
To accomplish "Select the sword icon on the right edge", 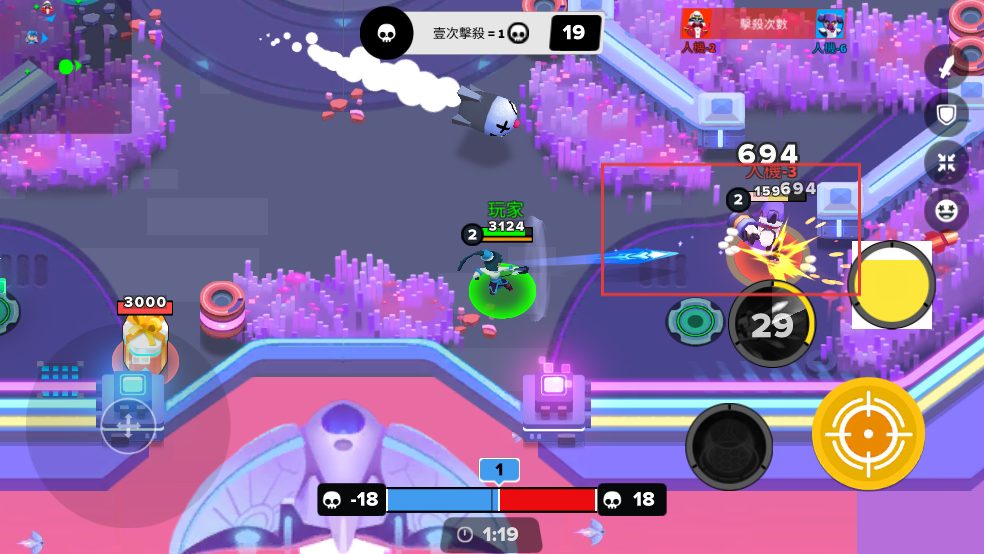I will pyautogui.click(x=945, y=67).
